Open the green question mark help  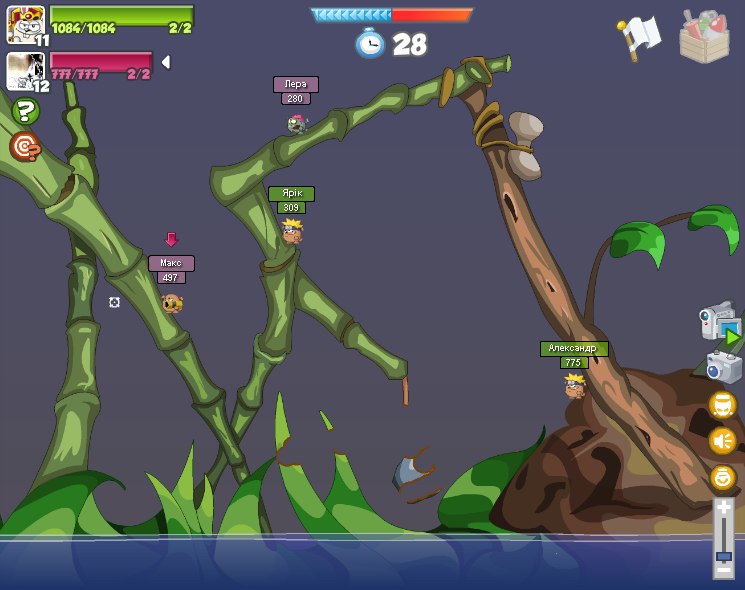click(26, 112)
